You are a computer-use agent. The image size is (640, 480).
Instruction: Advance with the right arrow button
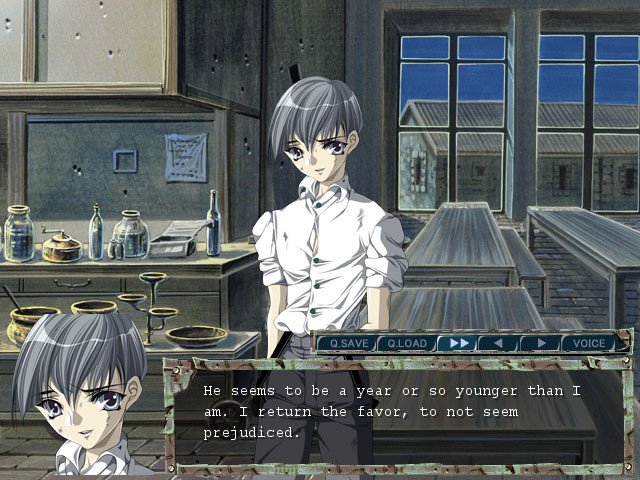tap(540, 343)
